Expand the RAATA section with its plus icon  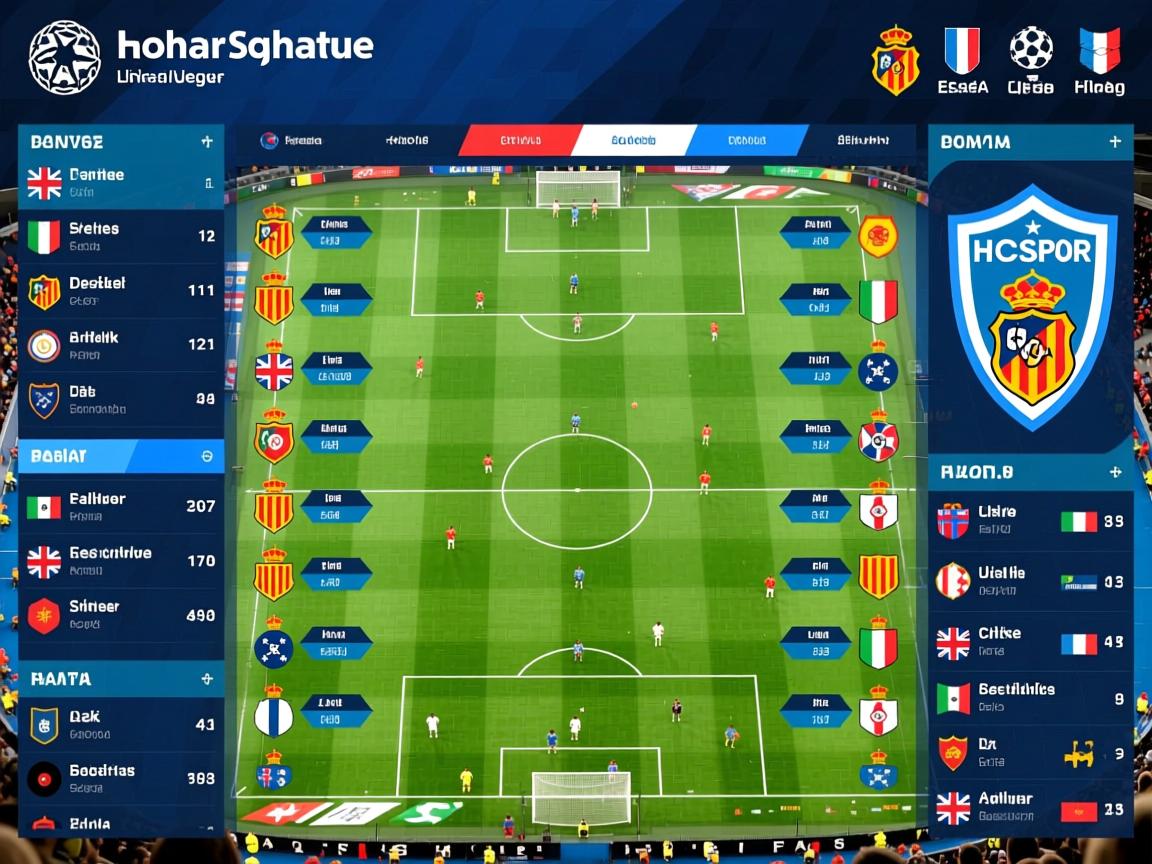pyautogui.click(x=207, y=679)
